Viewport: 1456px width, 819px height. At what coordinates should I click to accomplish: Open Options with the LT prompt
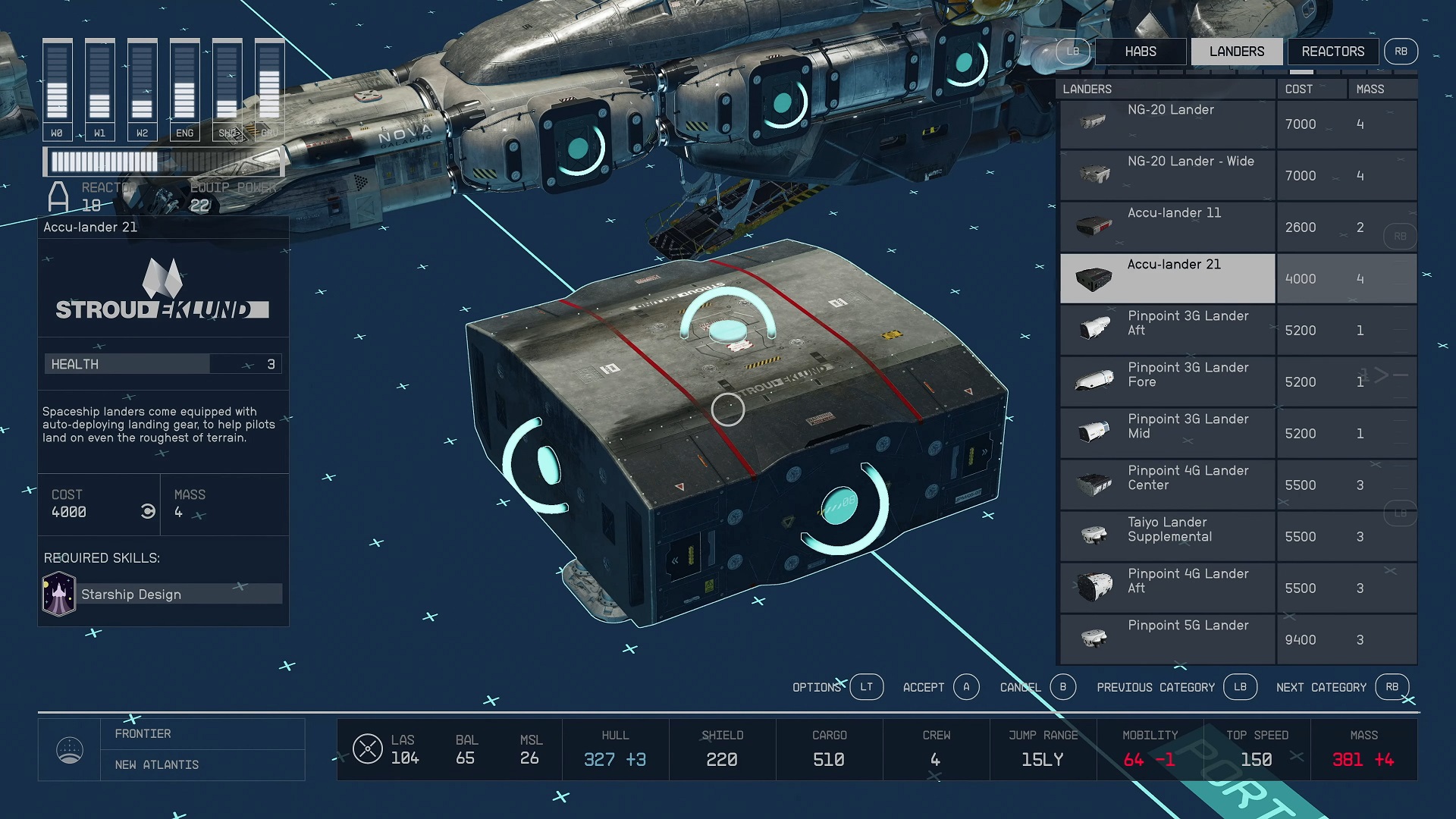(x=867, y=687)
